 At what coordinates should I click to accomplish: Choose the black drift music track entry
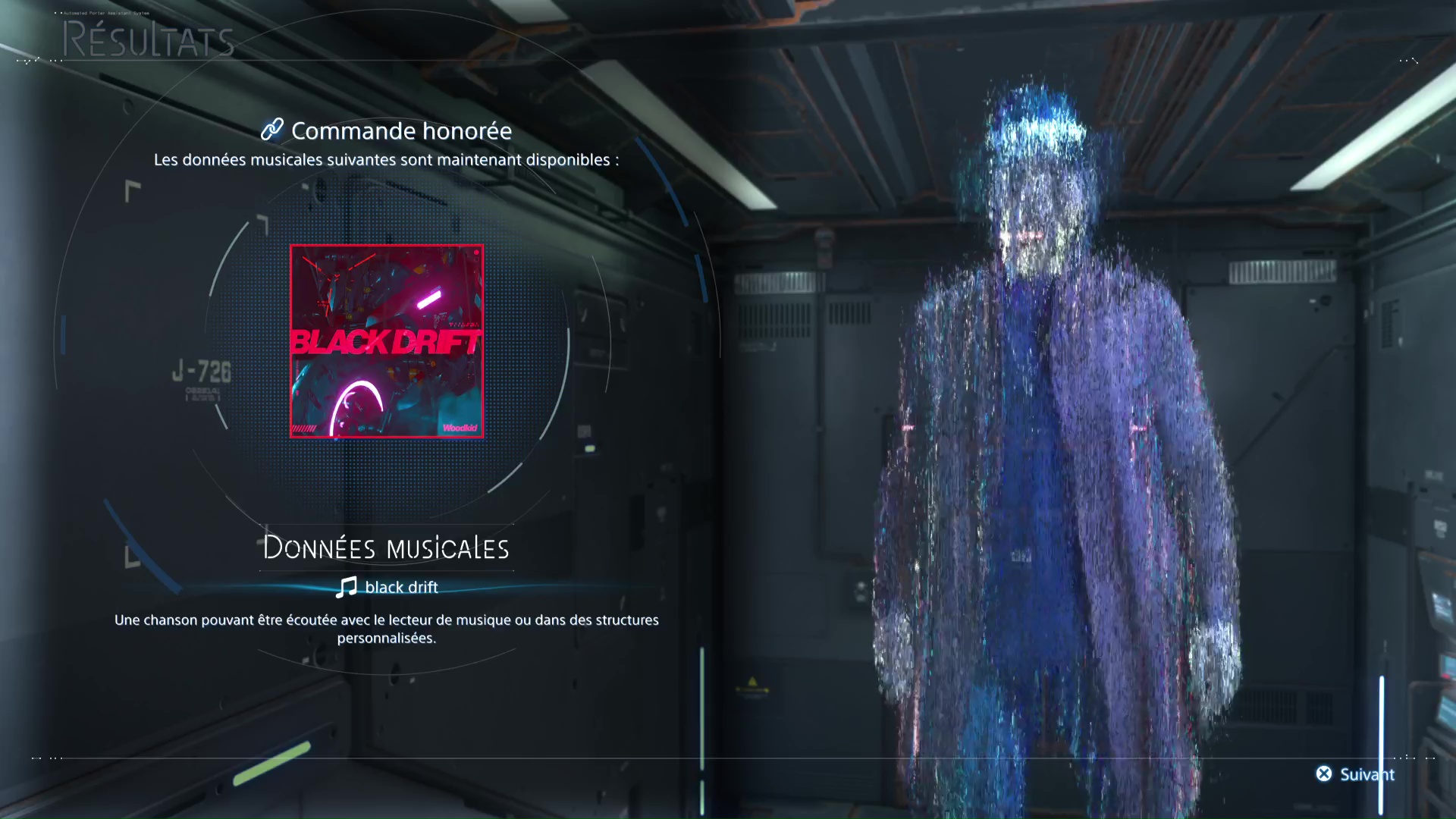[x=388, y=587]
